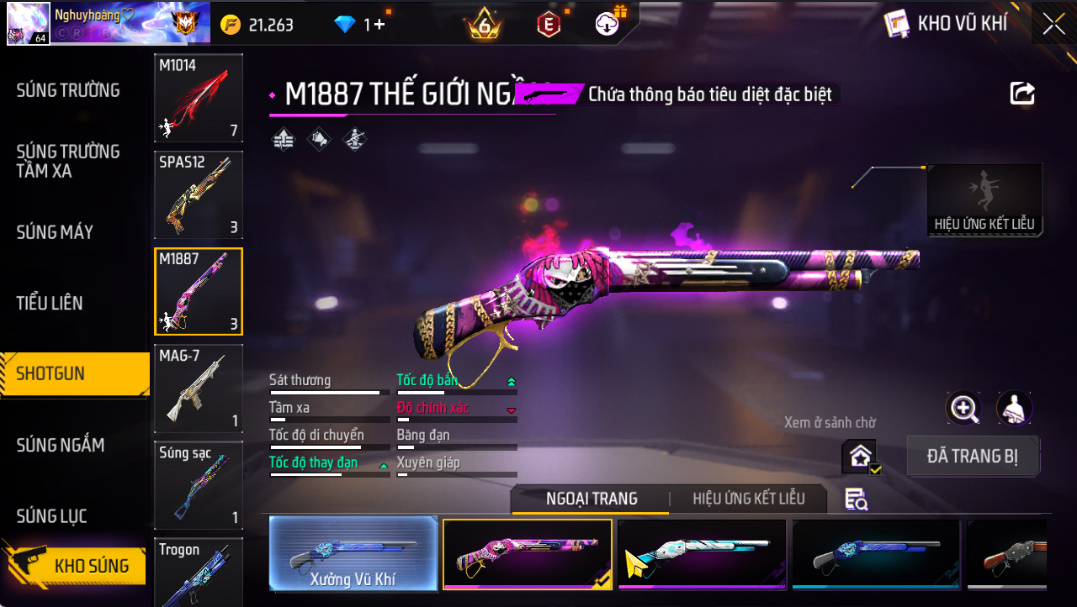This screenshot has width=1077, height=607.
Task: Zoom in with the magnifier icon
Action: point(964,407)
